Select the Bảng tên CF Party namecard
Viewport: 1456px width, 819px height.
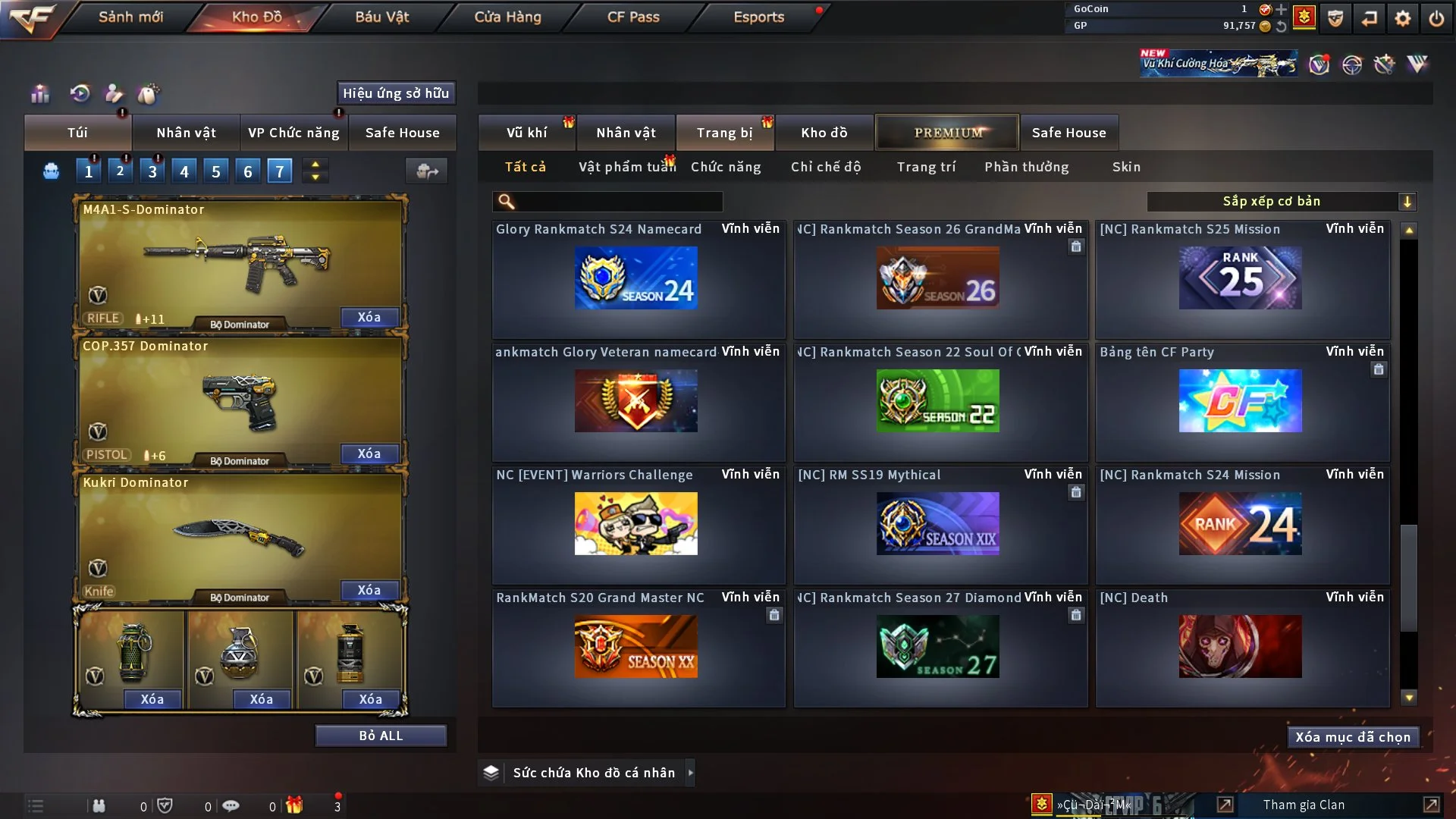(1241, 400)
